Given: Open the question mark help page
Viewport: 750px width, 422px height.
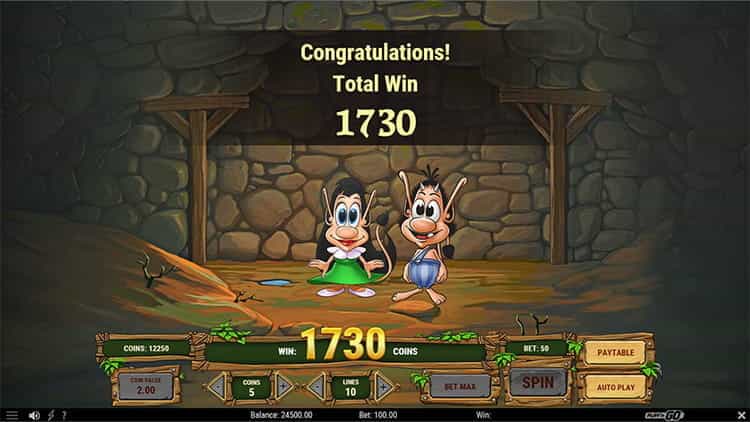Looking at the screenshot, I should (x=64, y=415).
